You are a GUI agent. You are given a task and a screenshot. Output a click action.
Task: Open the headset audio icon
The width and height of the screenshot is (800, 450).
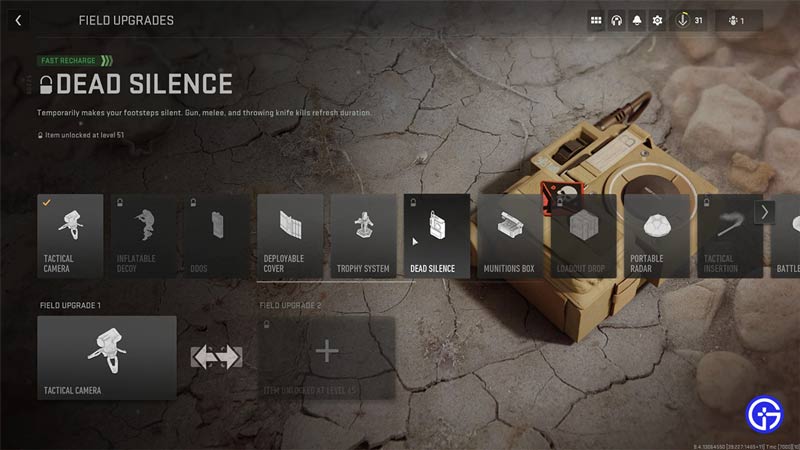(617, 20)
